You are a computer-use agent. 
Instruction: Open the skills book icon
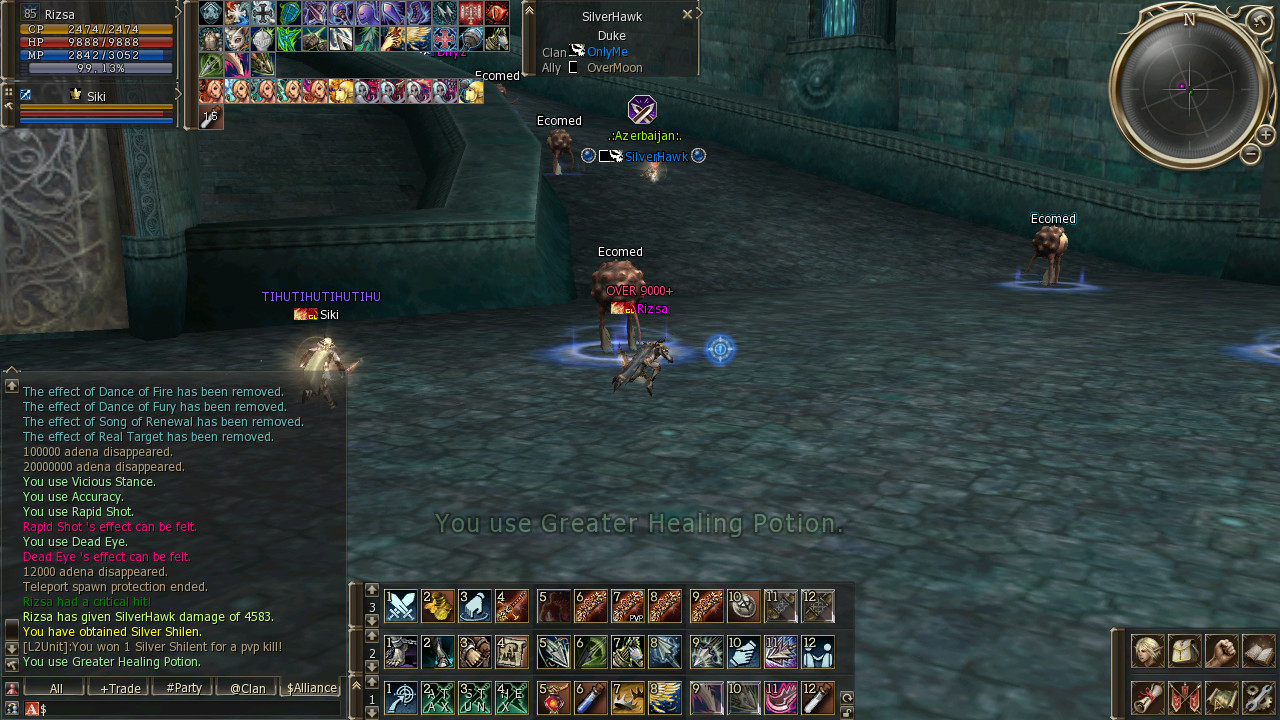[x=1258, y=651]
